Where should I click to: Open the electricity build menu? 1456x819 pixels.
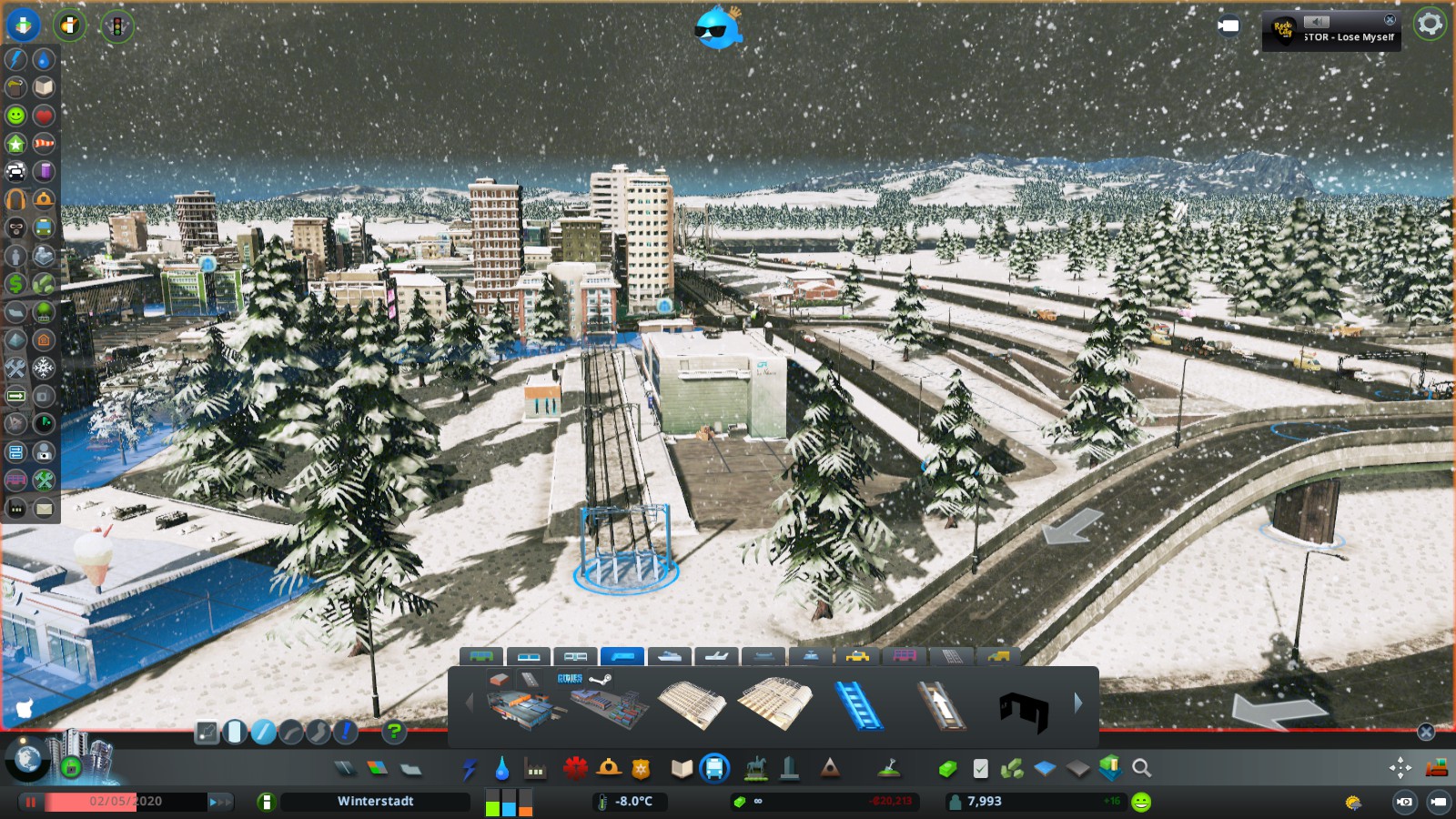(469, 769)
